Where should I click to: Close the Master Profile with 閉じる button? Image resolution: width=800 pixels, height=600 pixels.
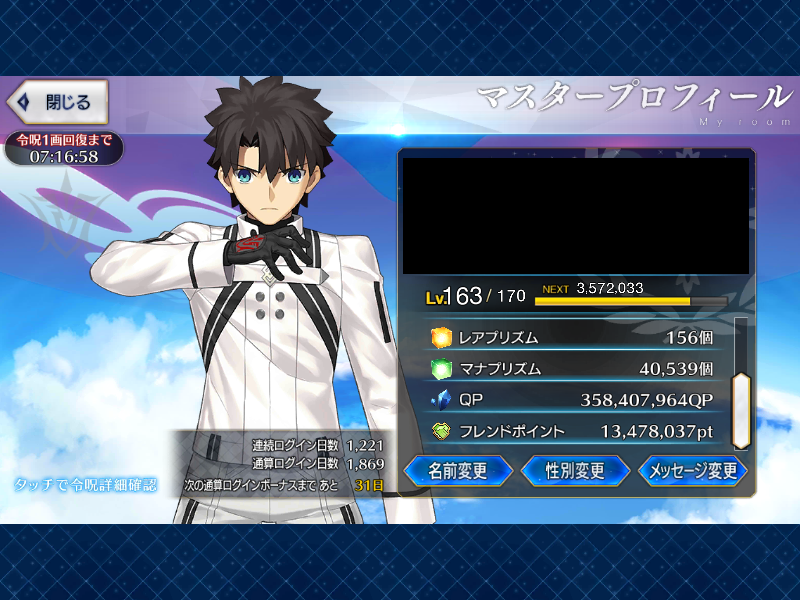pos(57,102)
